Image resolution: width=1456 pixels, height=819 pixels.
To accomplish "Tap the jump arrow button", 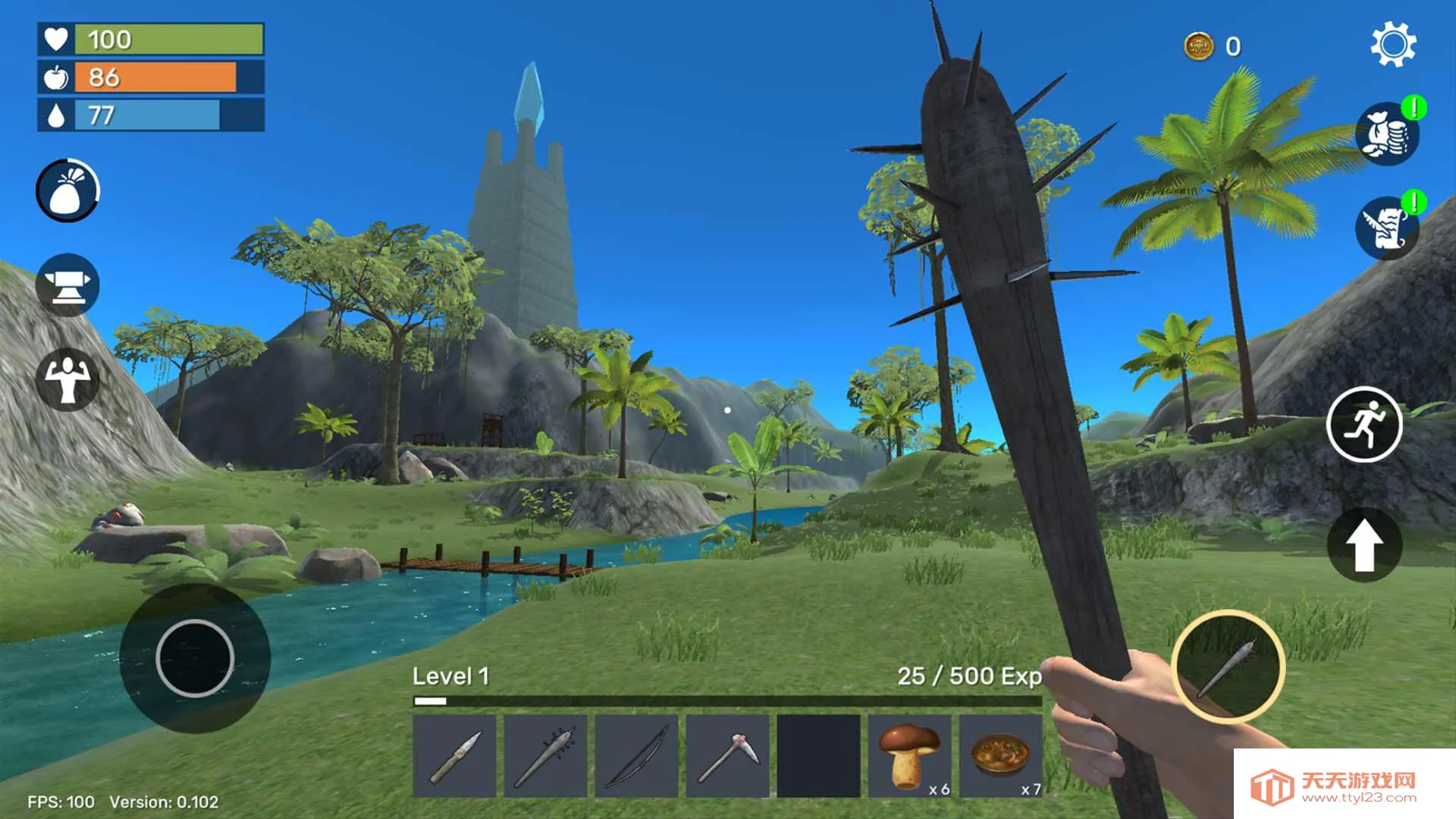I will (1364, 544).
